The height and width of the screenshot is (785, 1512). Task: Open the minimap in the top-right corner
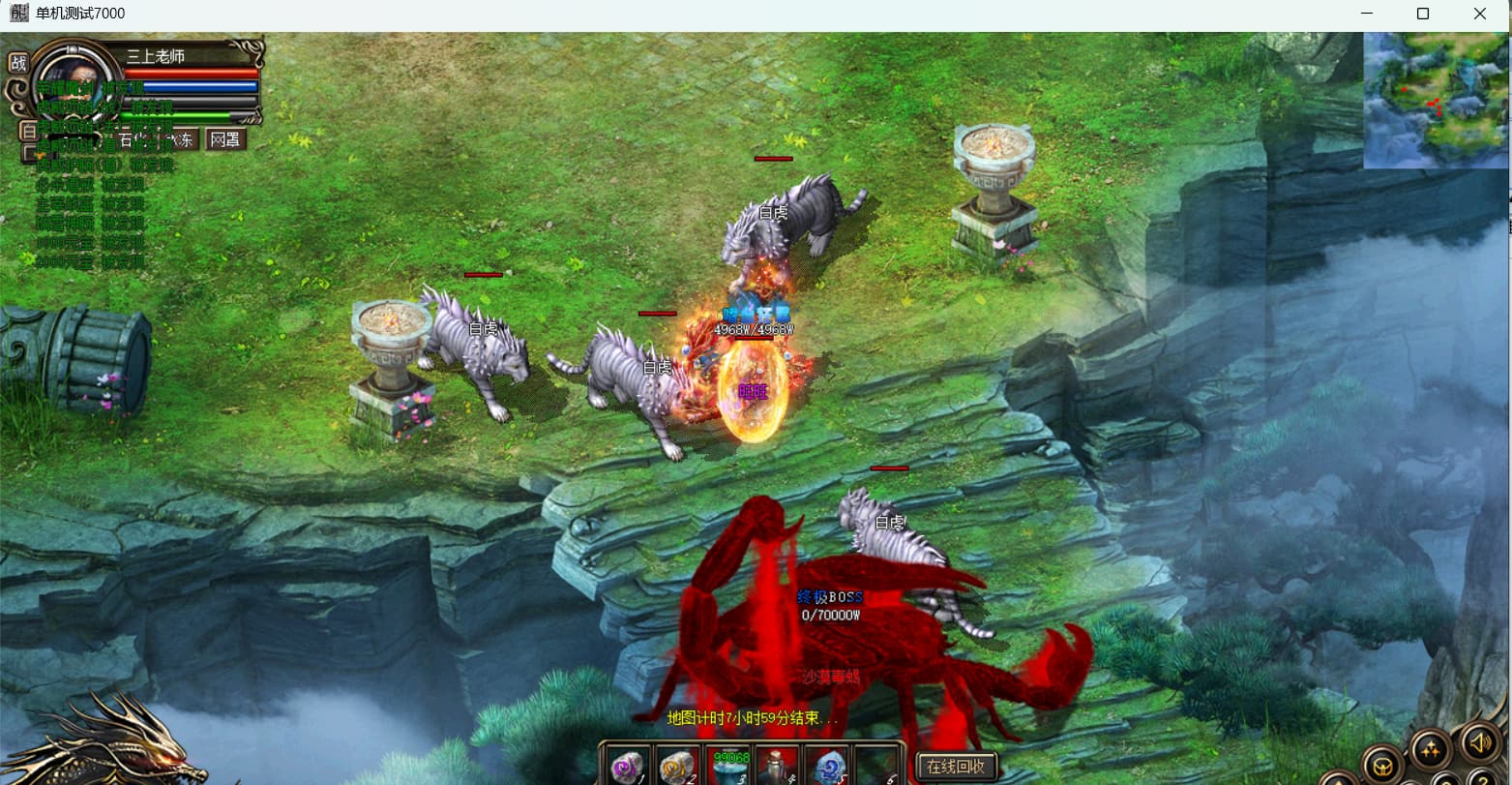(1436, 100)
